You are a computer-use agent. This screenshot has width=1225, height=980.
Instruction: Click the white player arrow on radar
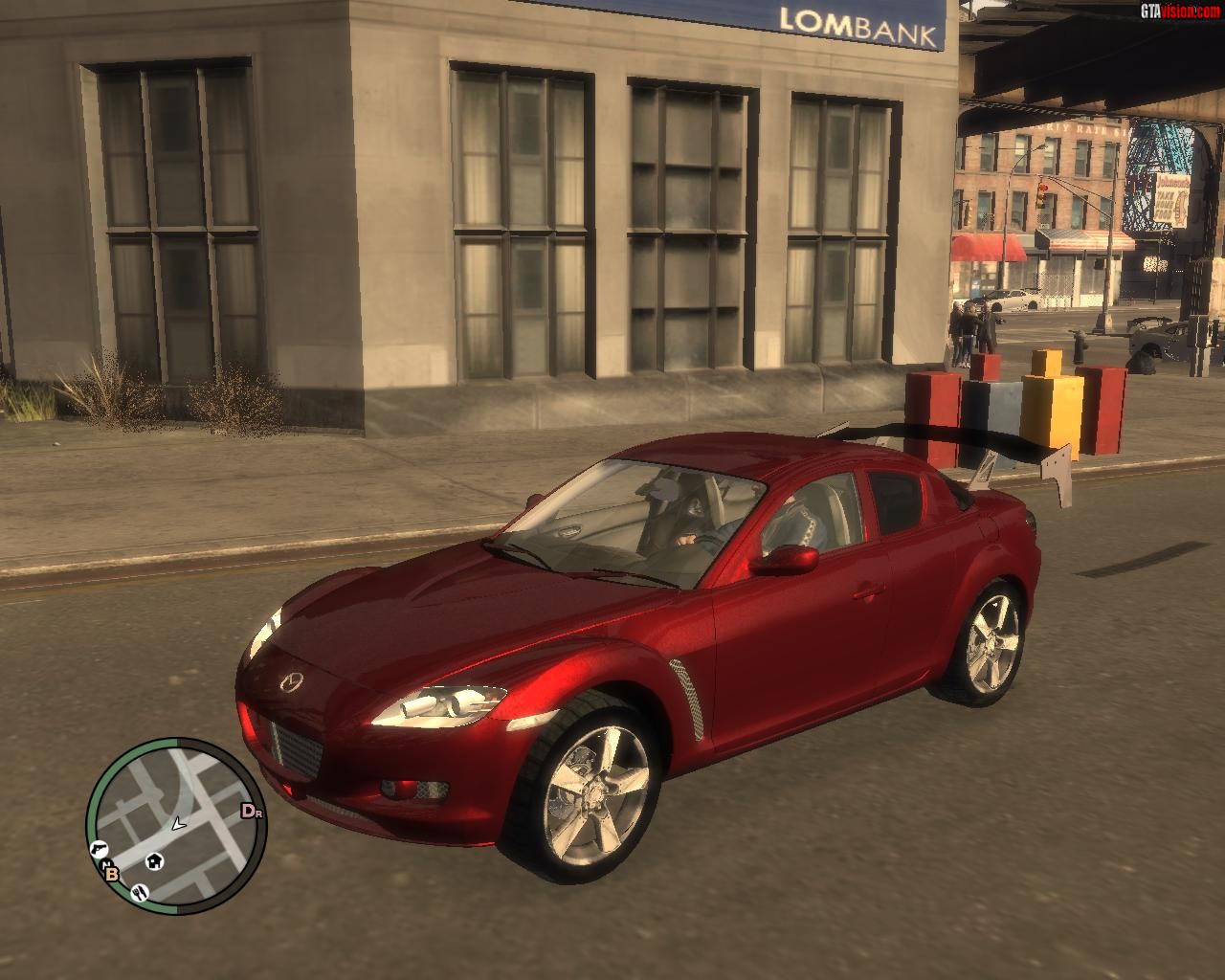[x=177, y=822]
